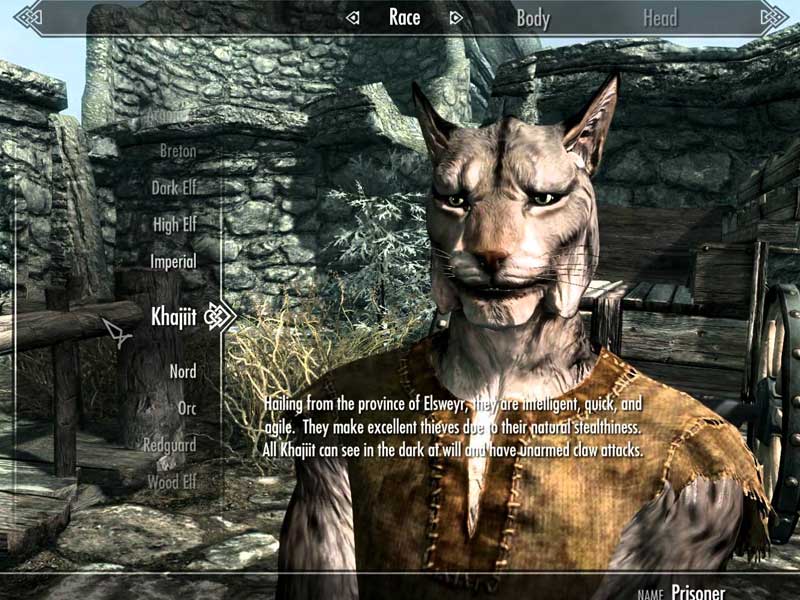The width and height of the screenshot is (800, 600).
Task: Select Redguard from the list
Action: click(x=169, y=444)
